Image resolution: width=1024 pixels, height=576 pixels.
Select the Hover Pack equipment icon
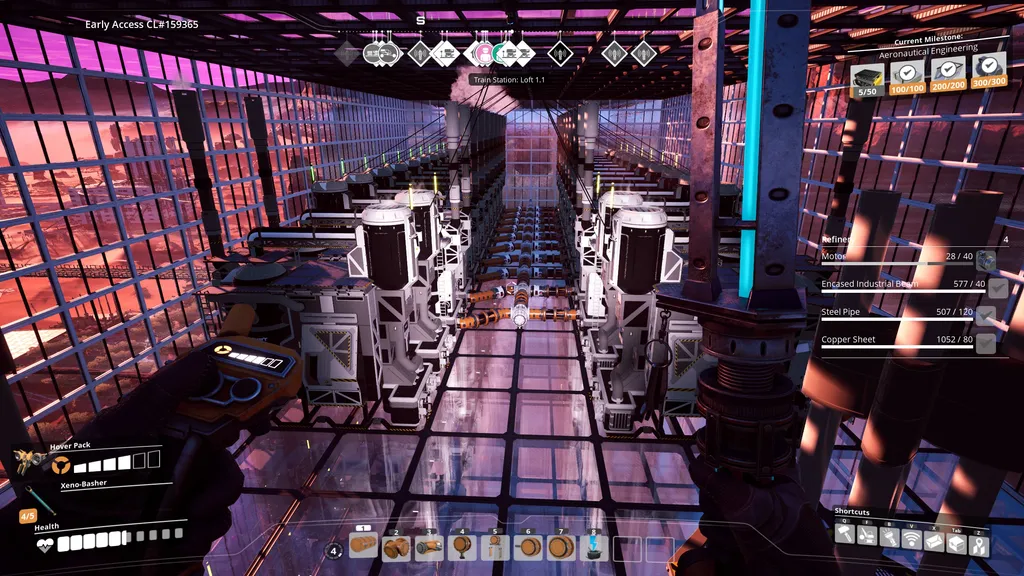pos(28,461)
